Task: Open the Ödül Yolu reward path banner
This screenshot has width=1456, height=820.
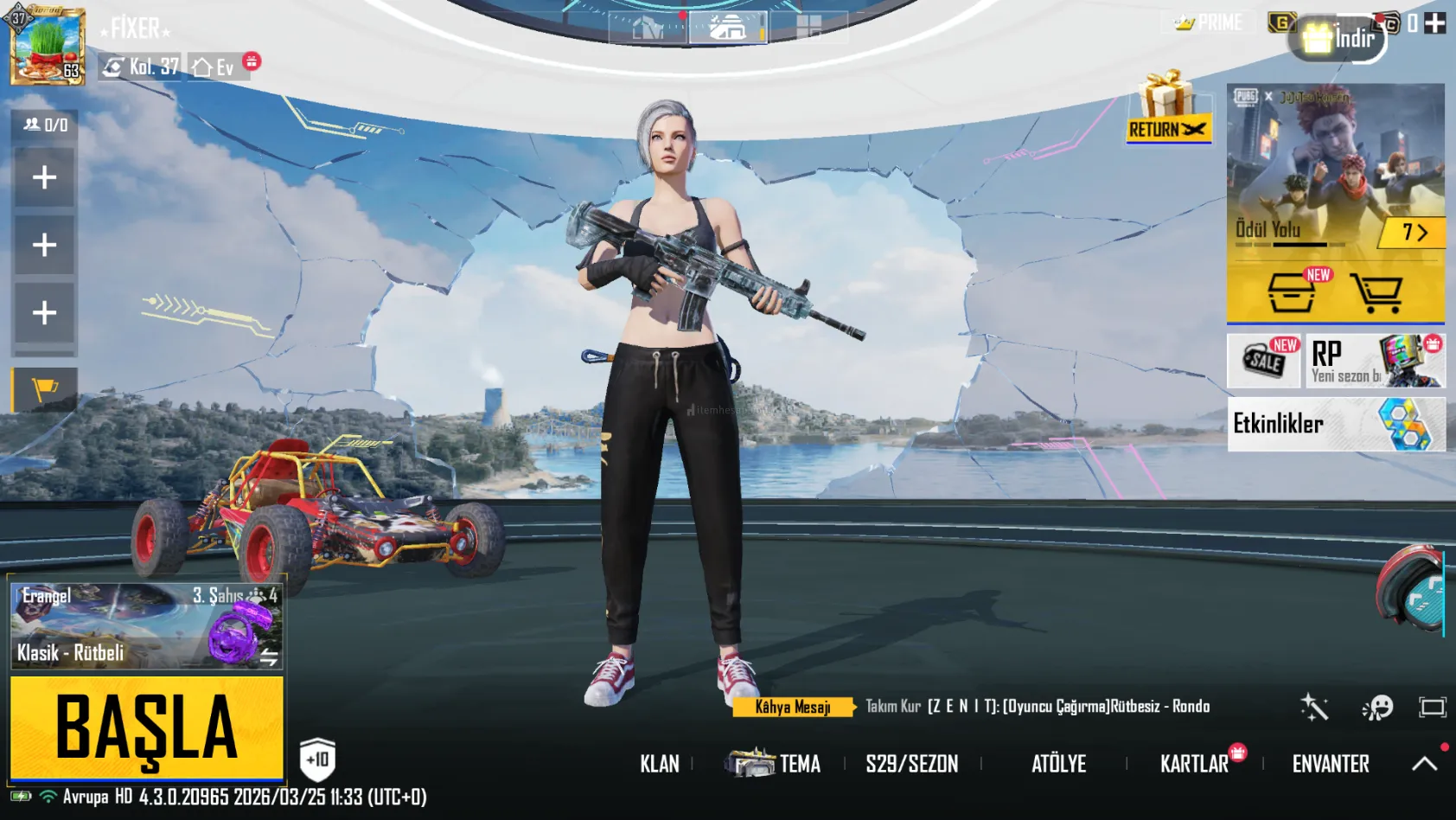Action: [1335, 173]
